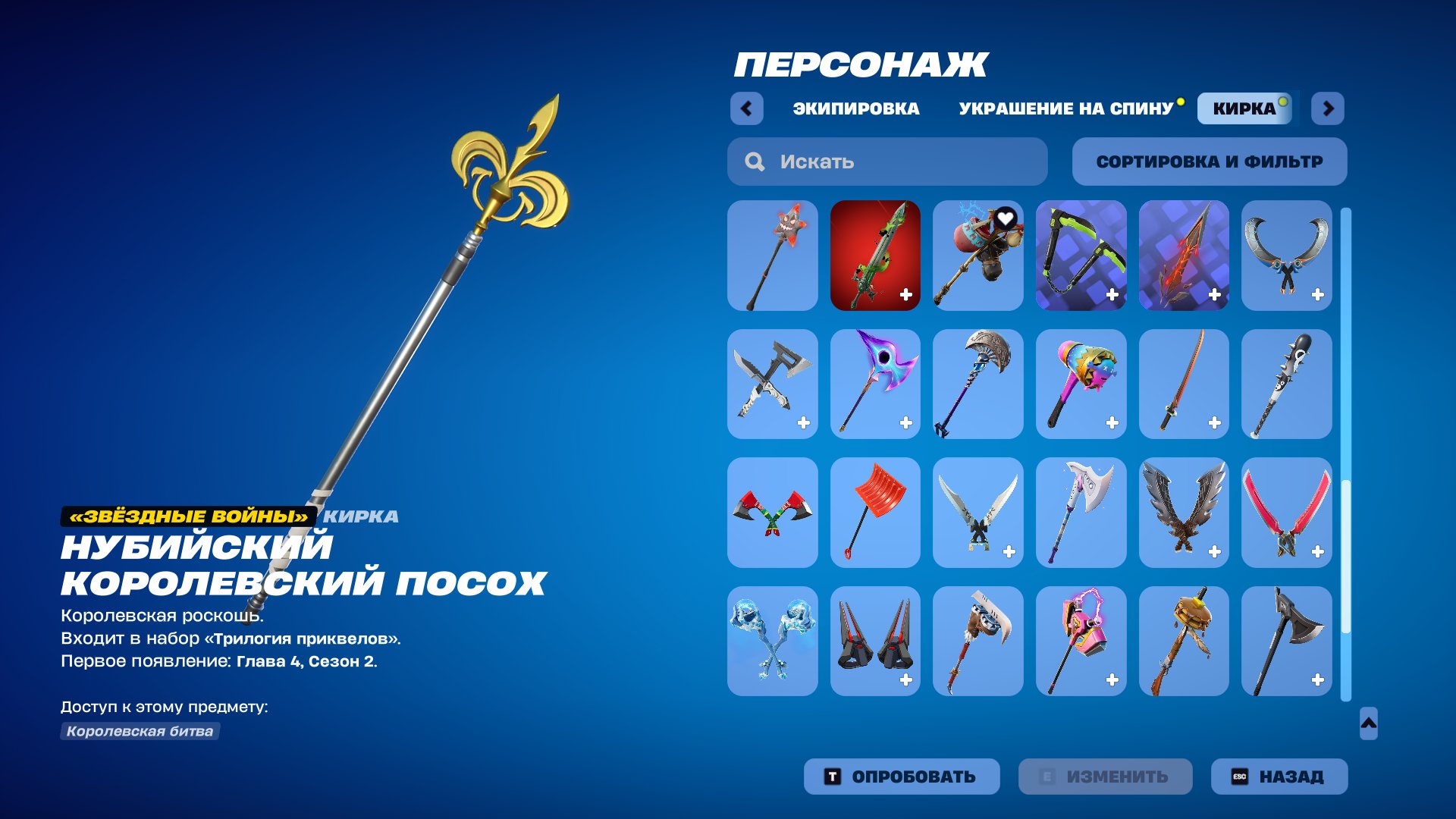Select the red snow shovel pickaxe
The image size is (1456, 819).
[x=875, y=512]
